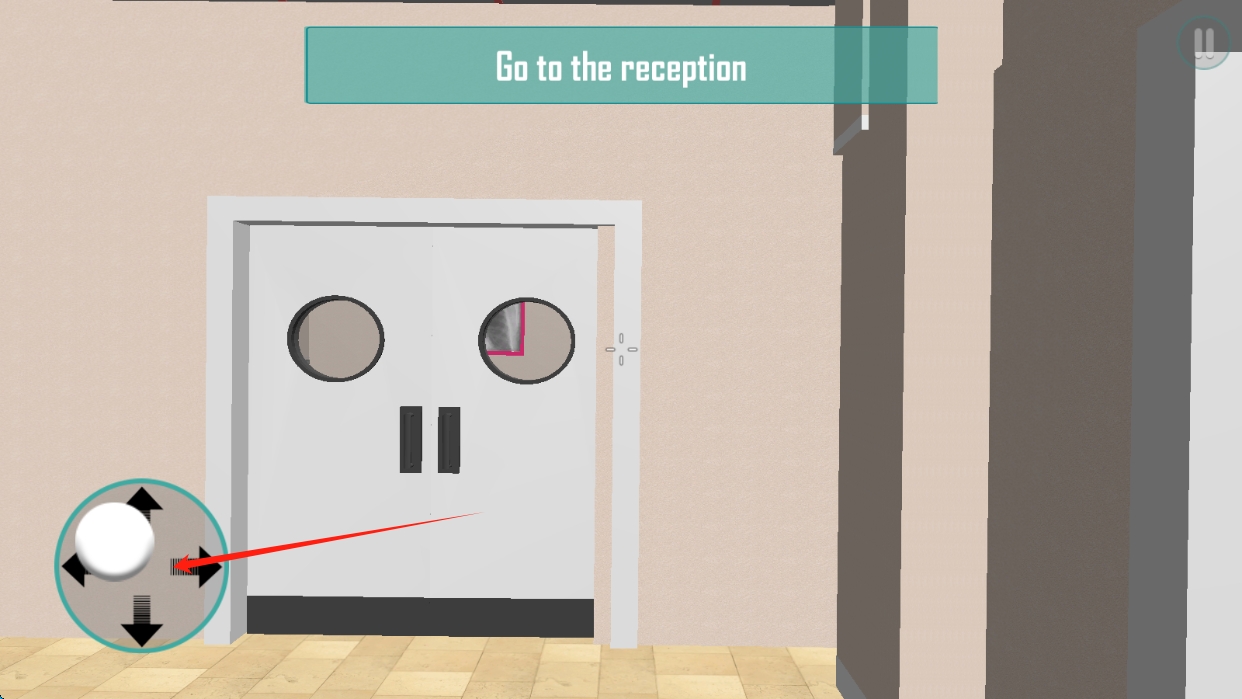Tap the down arrow on the movement joystick
Image resolution: width=1242 pixels, height=699 pixels.
point(142,629)
